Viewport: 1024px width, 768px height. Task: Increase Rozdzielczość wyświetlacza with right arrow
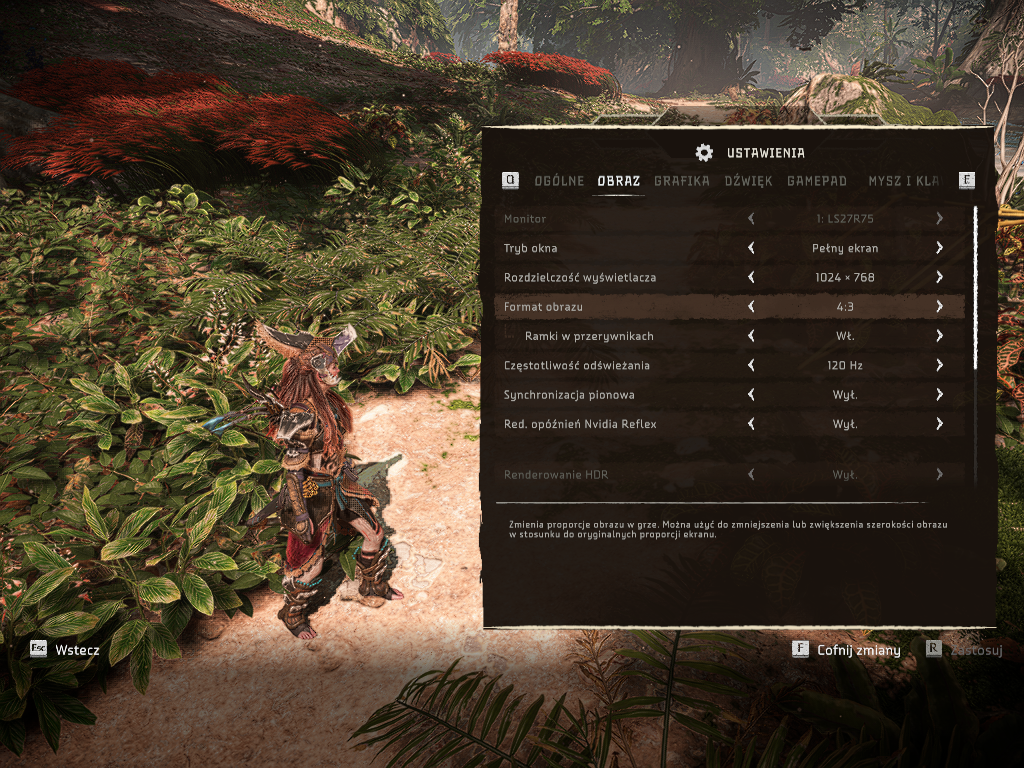tap(940, 277)
